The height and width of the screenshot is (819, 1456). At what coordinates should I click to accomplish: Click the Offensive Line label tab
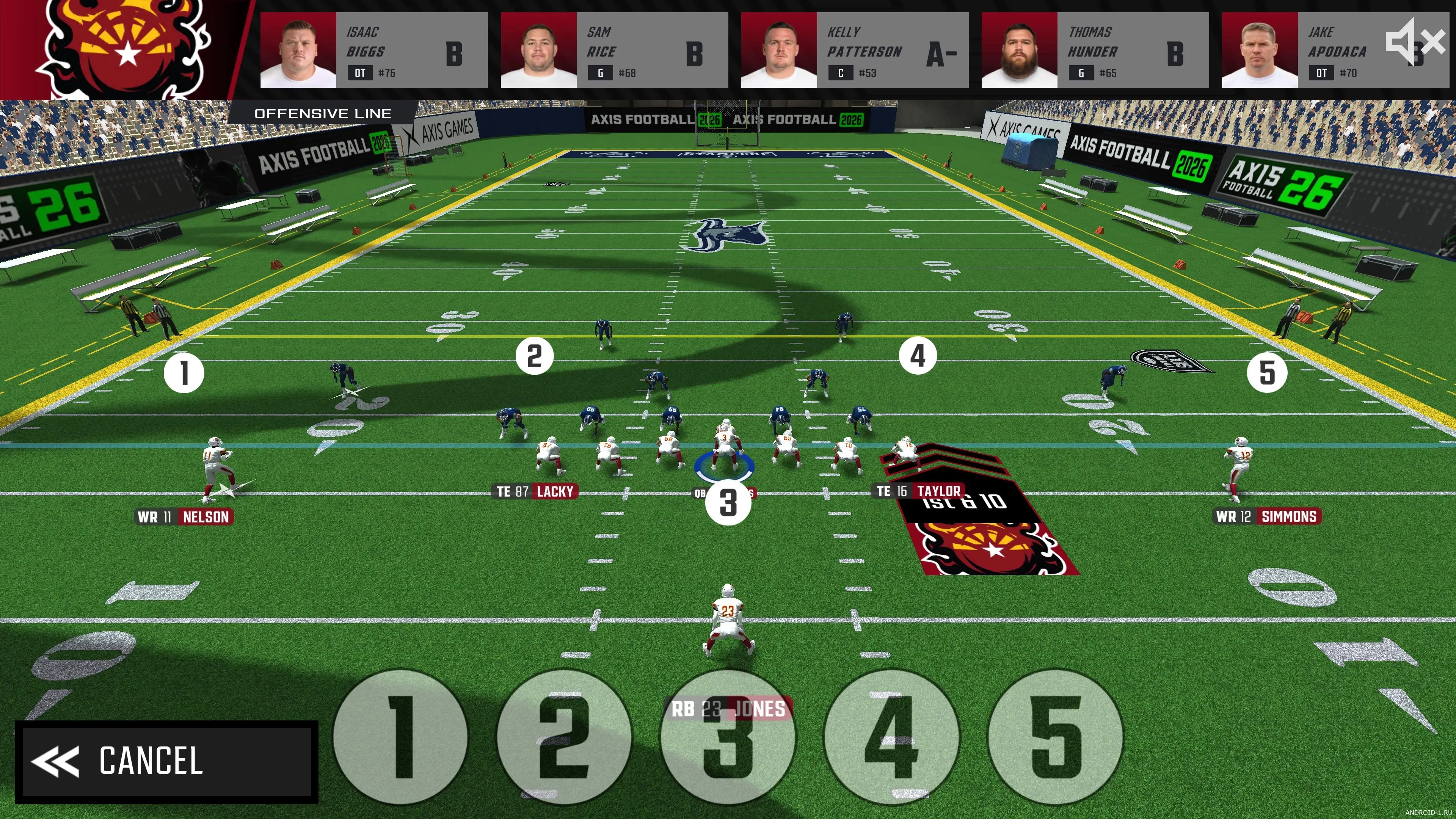point(323,114)
